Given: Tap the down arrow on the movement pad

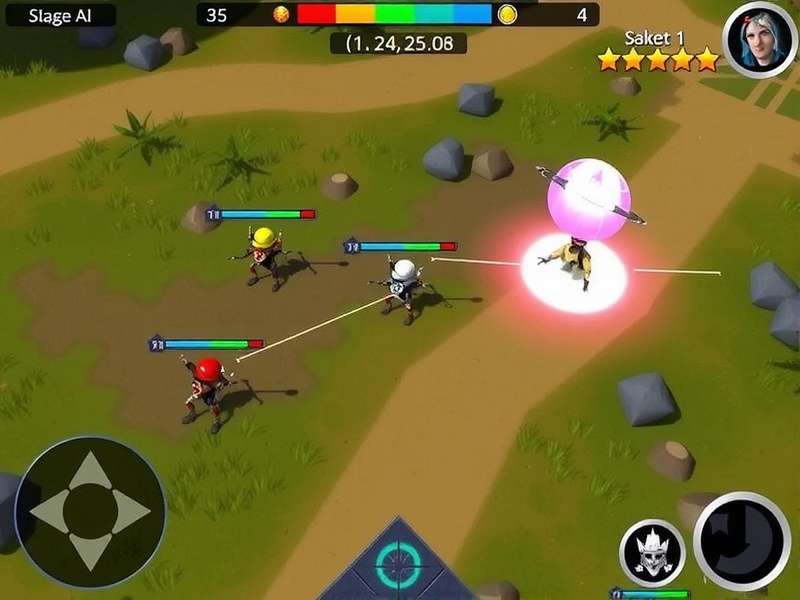Looking at the screenshot, I should point(90,551).
